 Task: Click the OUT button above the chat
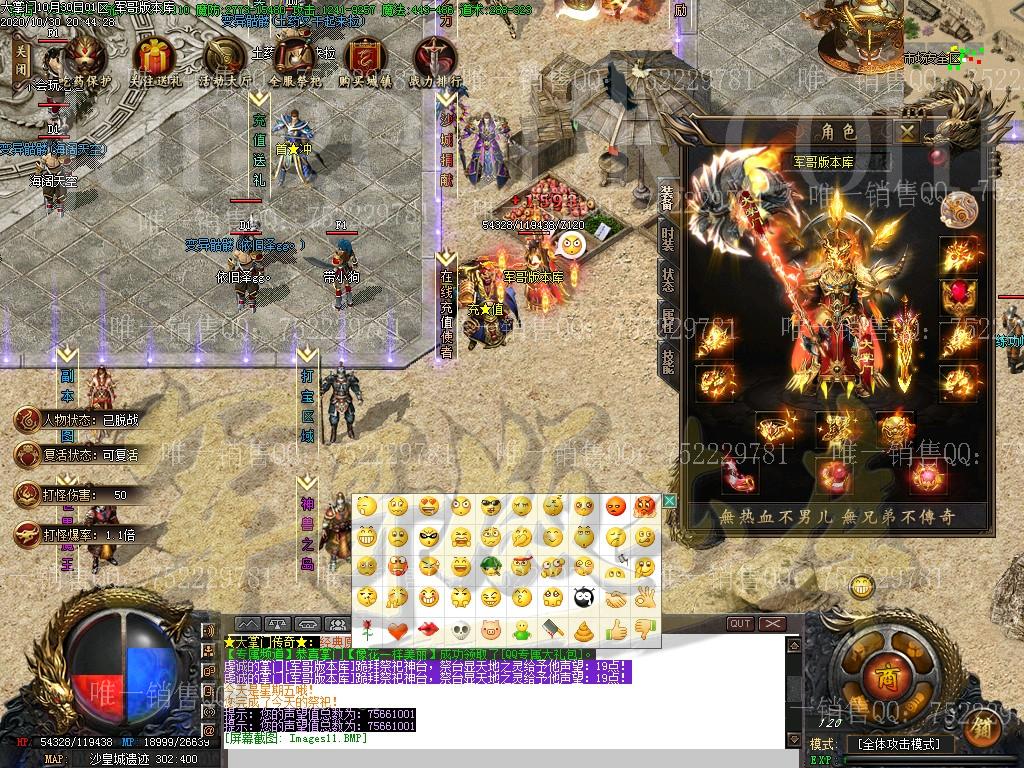tap(740, 623)
